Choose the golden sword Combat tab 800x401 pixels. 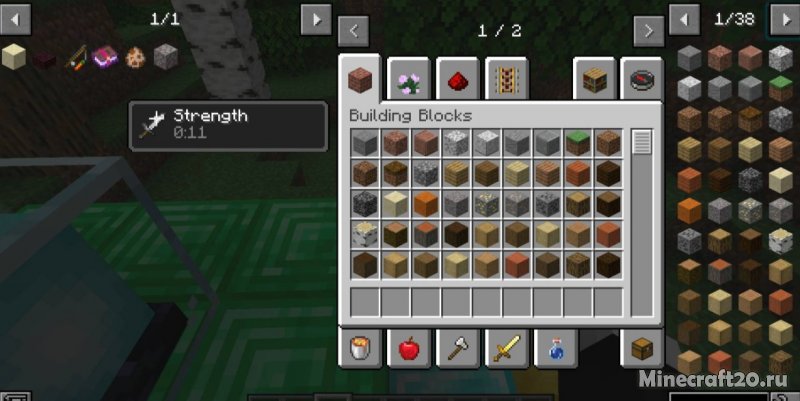tap(506, 349)
